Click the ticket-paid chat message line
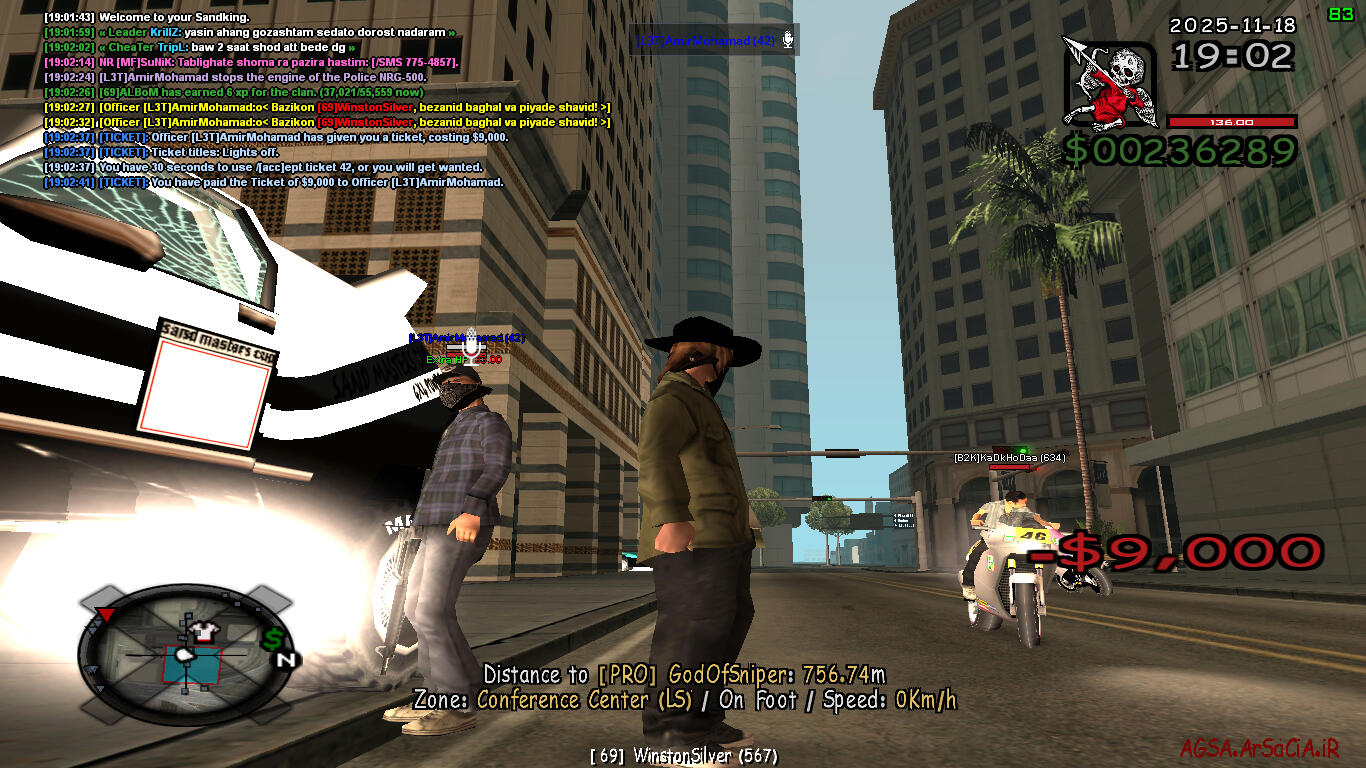The width and height of the screenshot is (1366, 768). [273, 183]
